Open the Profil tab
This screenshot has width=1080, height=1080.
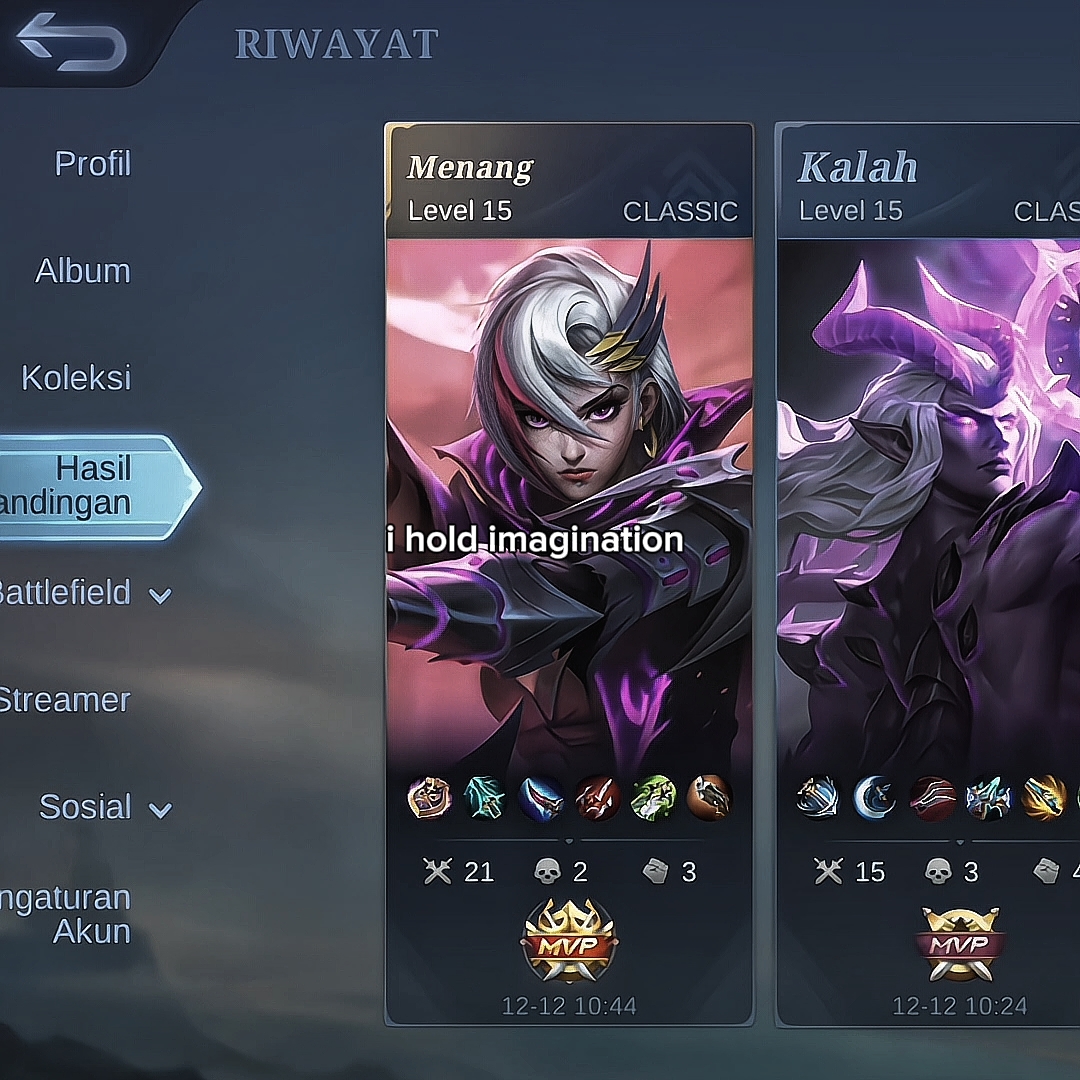click(92, 163)
